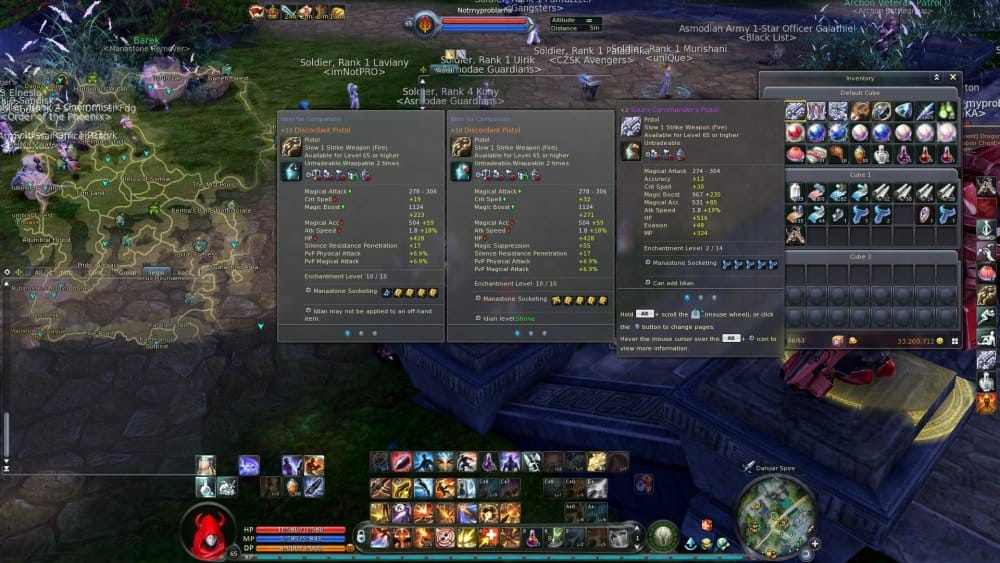Select the purple flask in the Default Cube
Viewport: 1000px width, 563px height.
pyautogui.click(x=903, y=154)
